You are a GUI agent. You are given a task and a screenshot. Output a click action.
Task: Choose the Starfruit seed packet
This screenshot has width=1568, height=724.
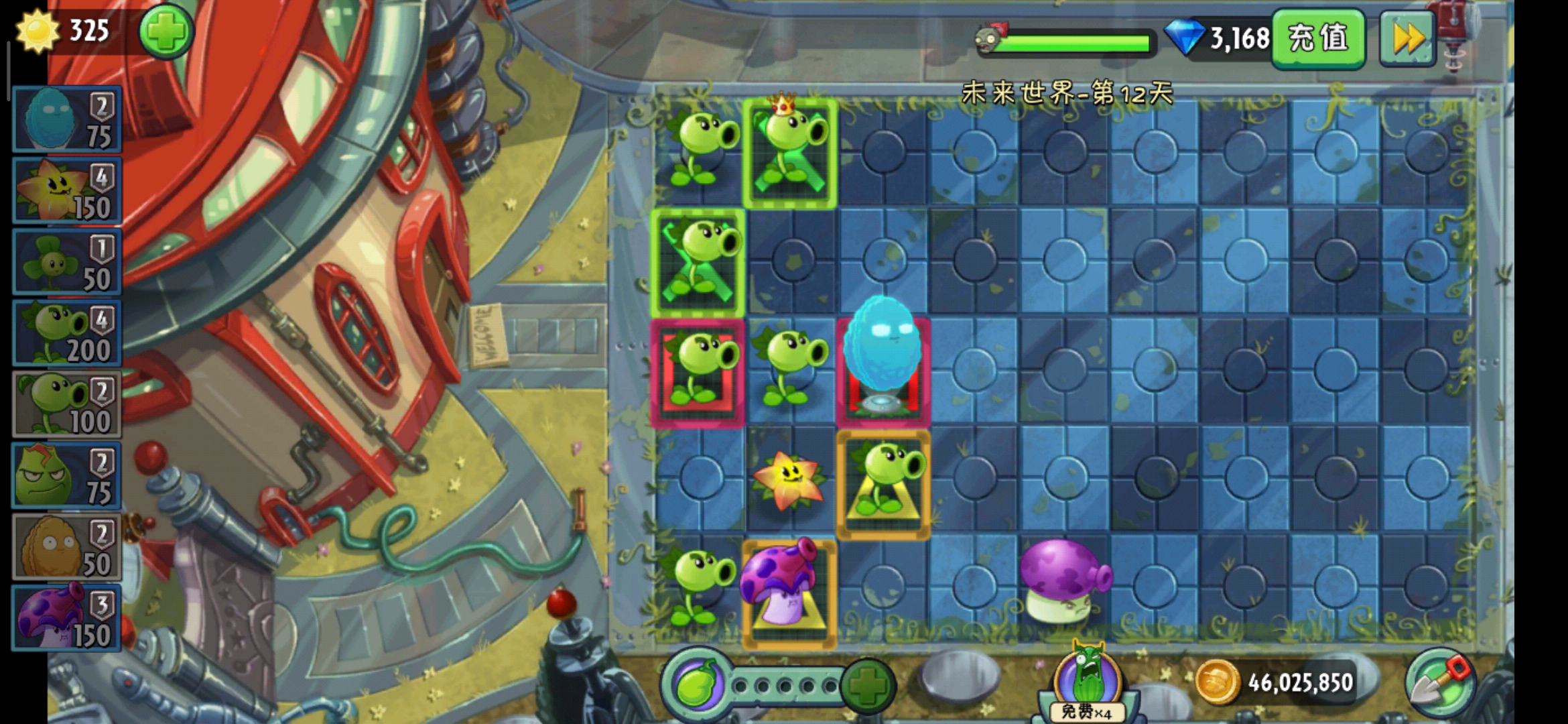tap(67, 191)
